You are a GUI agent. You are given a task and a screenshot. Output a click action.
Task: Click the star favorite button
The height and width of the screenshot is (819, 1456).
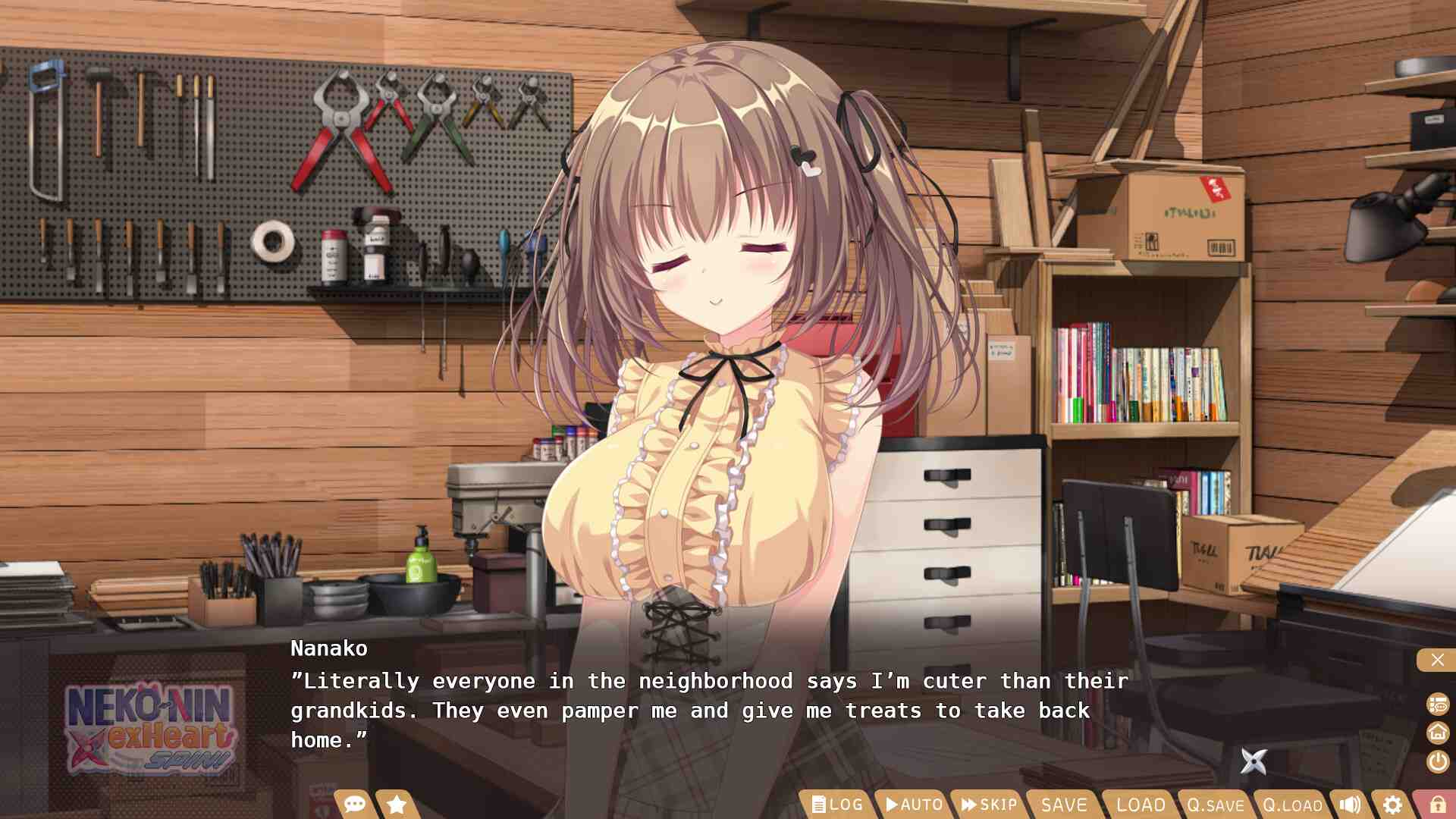[397, 804]
